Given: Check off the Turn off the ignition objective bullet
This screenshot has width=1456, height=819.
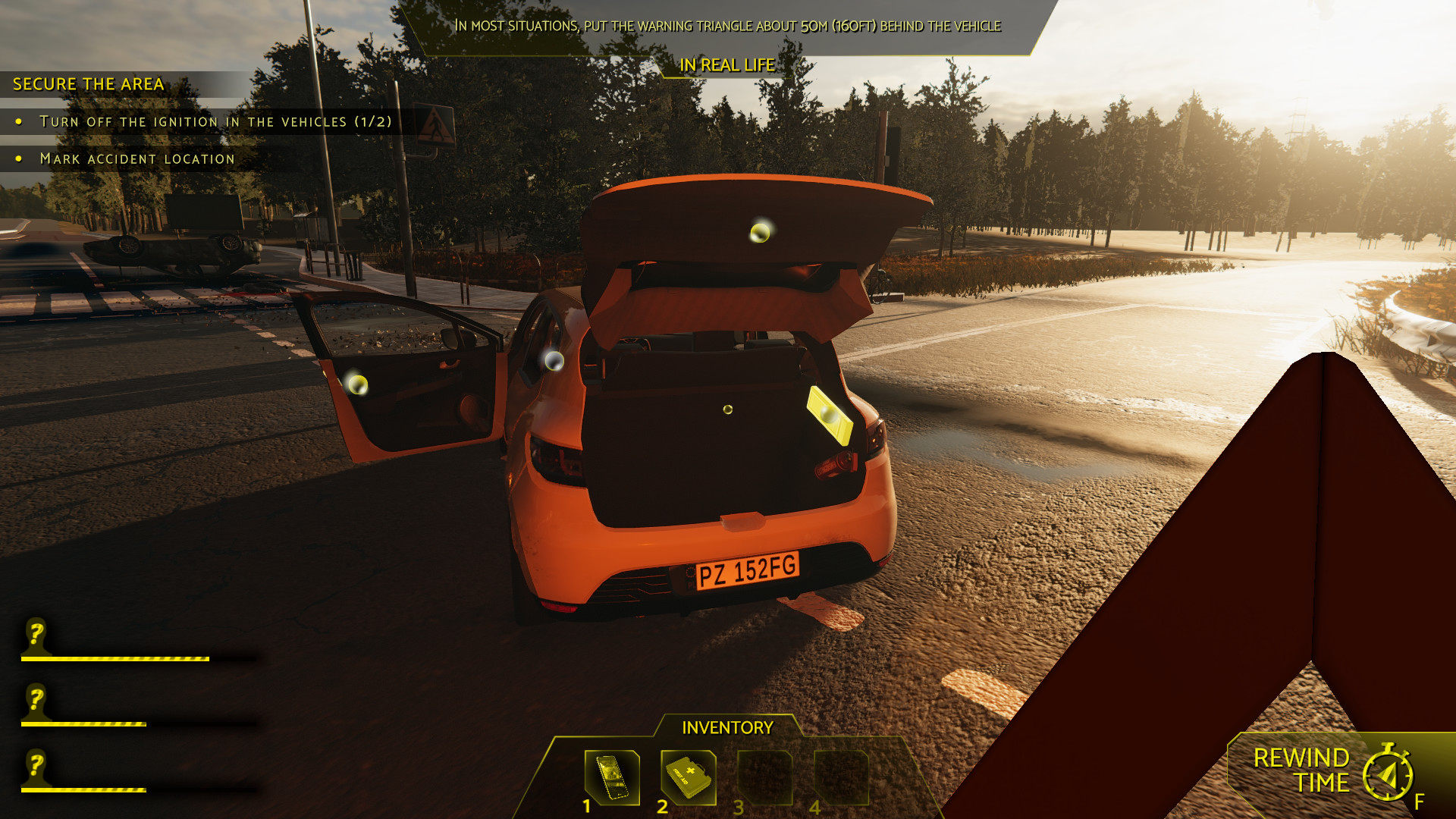Looking at the screenshot, I should click(x=18, y=121).
